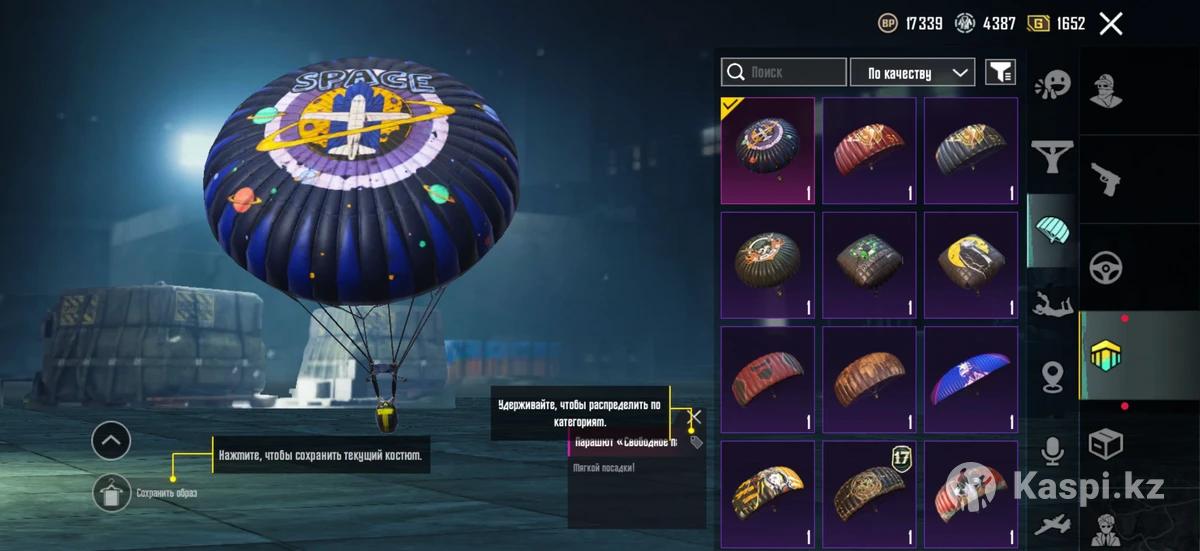Close the parachute info tooltip

point(696,417)
